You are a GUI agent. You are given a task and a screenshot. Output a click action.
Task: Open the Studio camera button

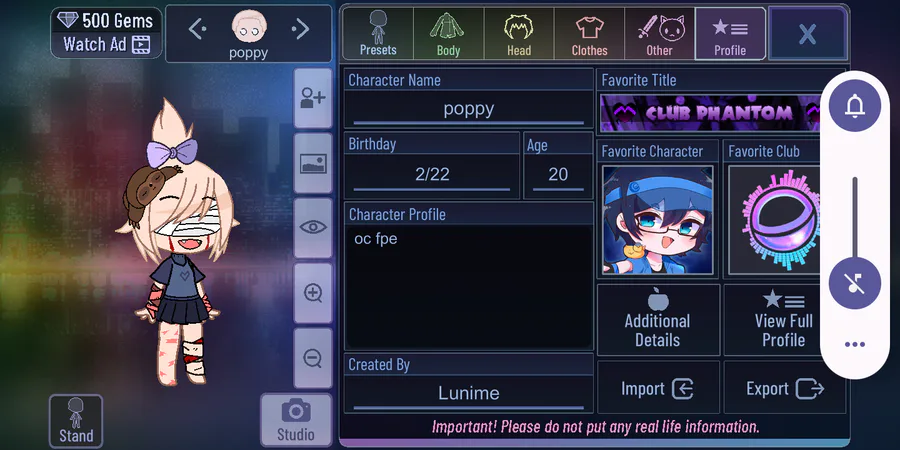coord(295,419)
